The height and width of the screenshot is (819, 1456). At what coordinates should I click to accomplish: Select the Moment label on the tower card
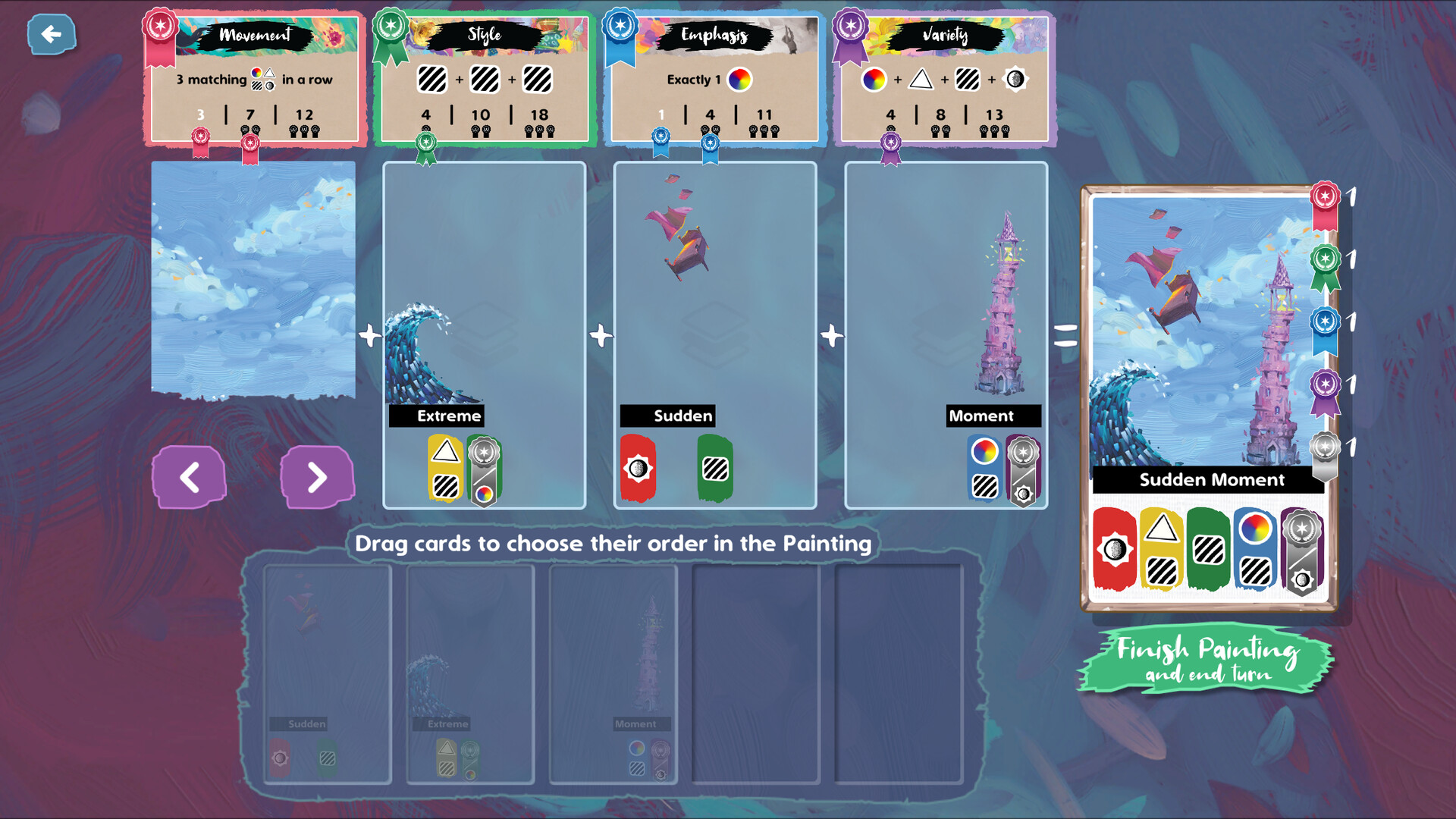(981, 416)
